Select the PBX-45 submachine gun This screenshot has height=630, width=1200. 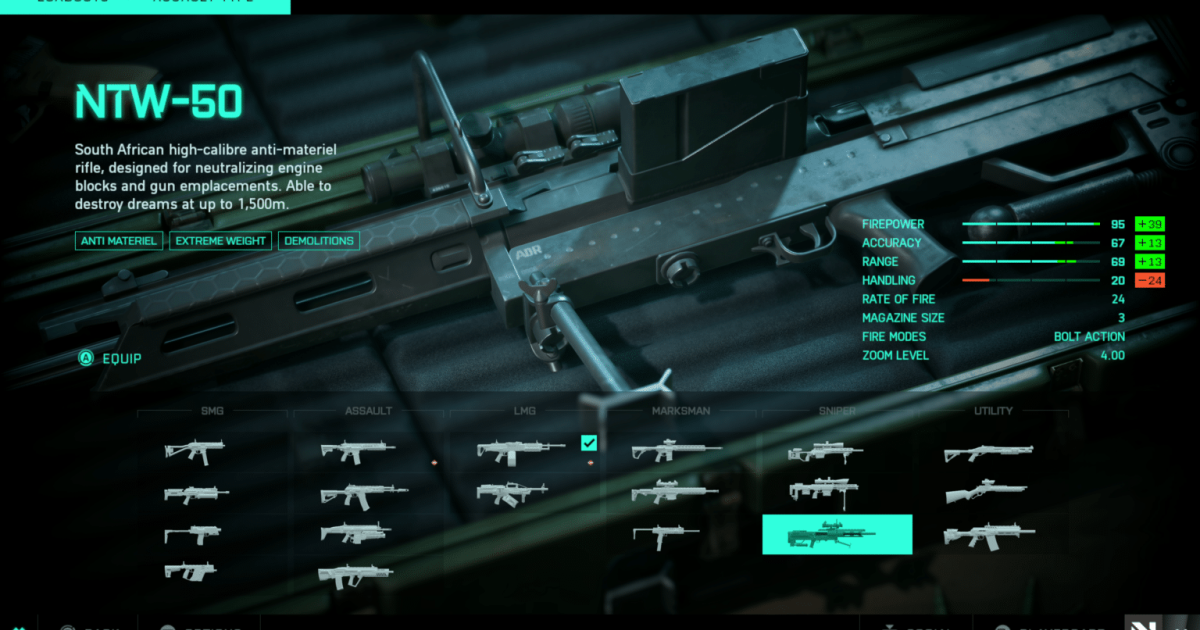(195, 452)
